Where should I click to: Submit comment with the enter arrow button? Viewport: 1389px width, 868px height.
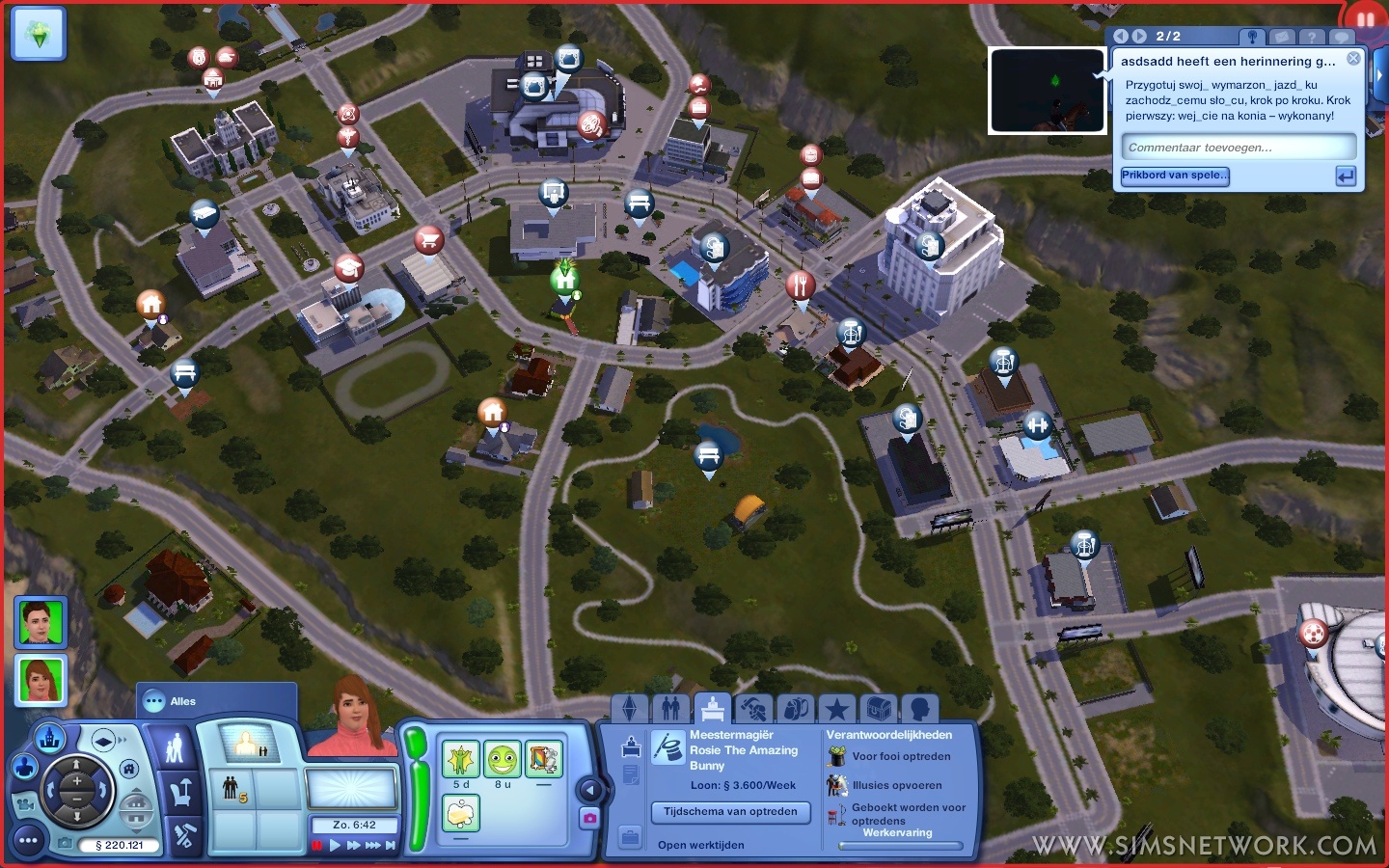[1346, 176]
